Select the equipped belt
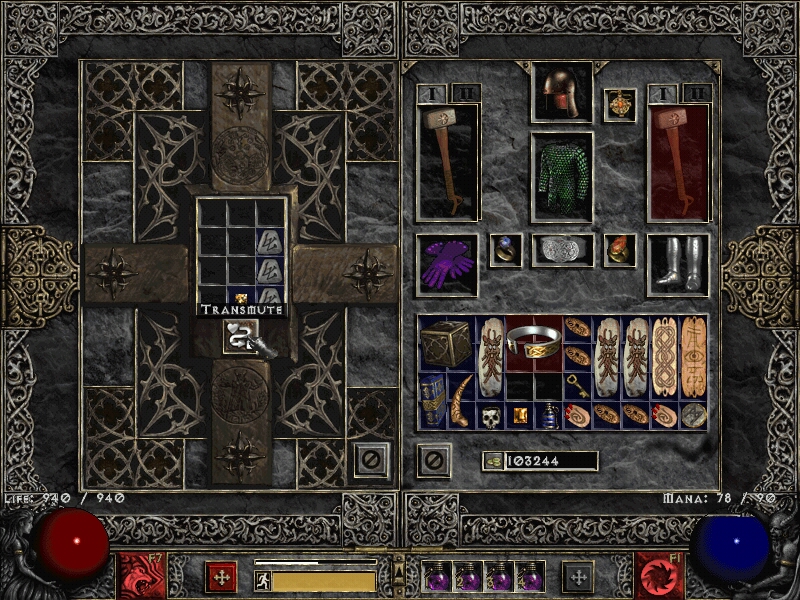 (561, 250)
